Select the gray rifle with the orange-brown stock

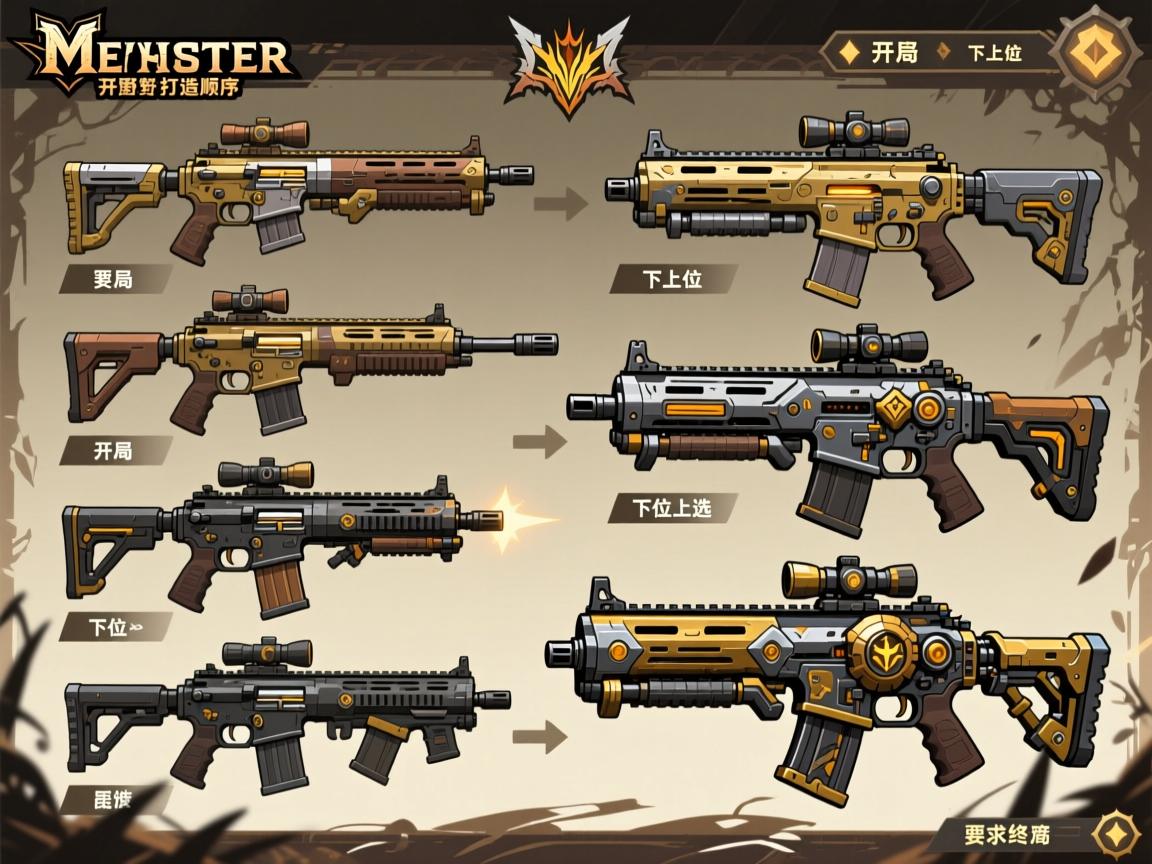click(x=840, y=425)
